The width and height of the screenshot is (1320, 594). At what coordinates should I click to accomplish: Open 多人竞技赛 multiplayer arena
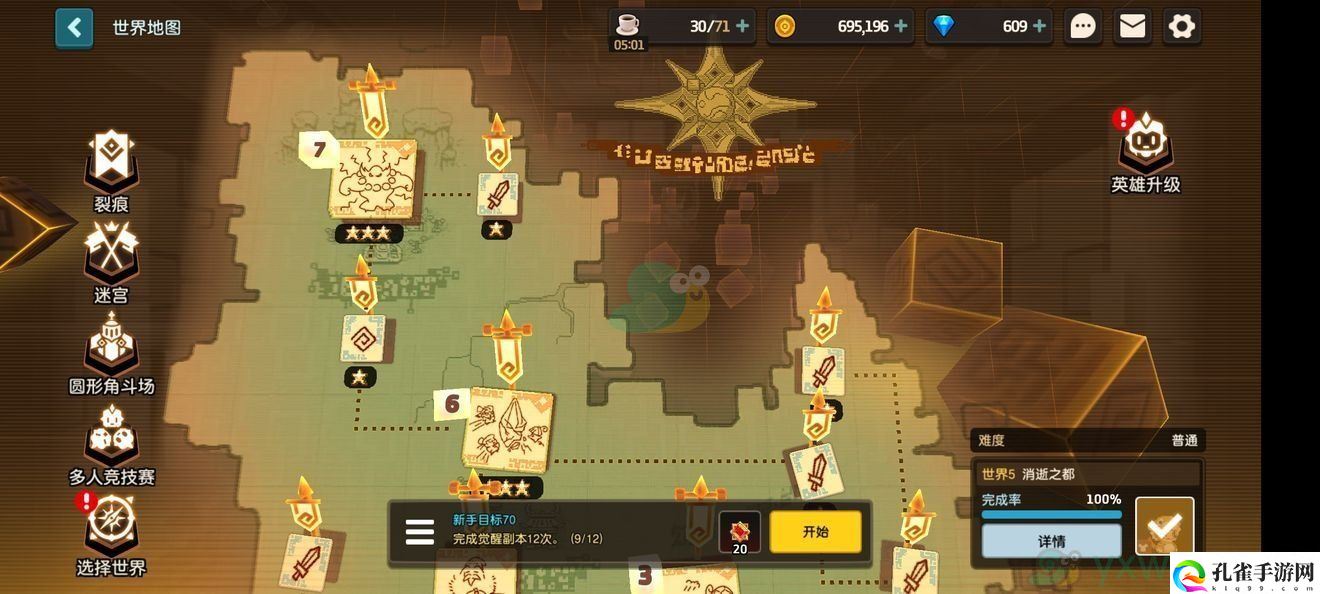pos(111,443)
